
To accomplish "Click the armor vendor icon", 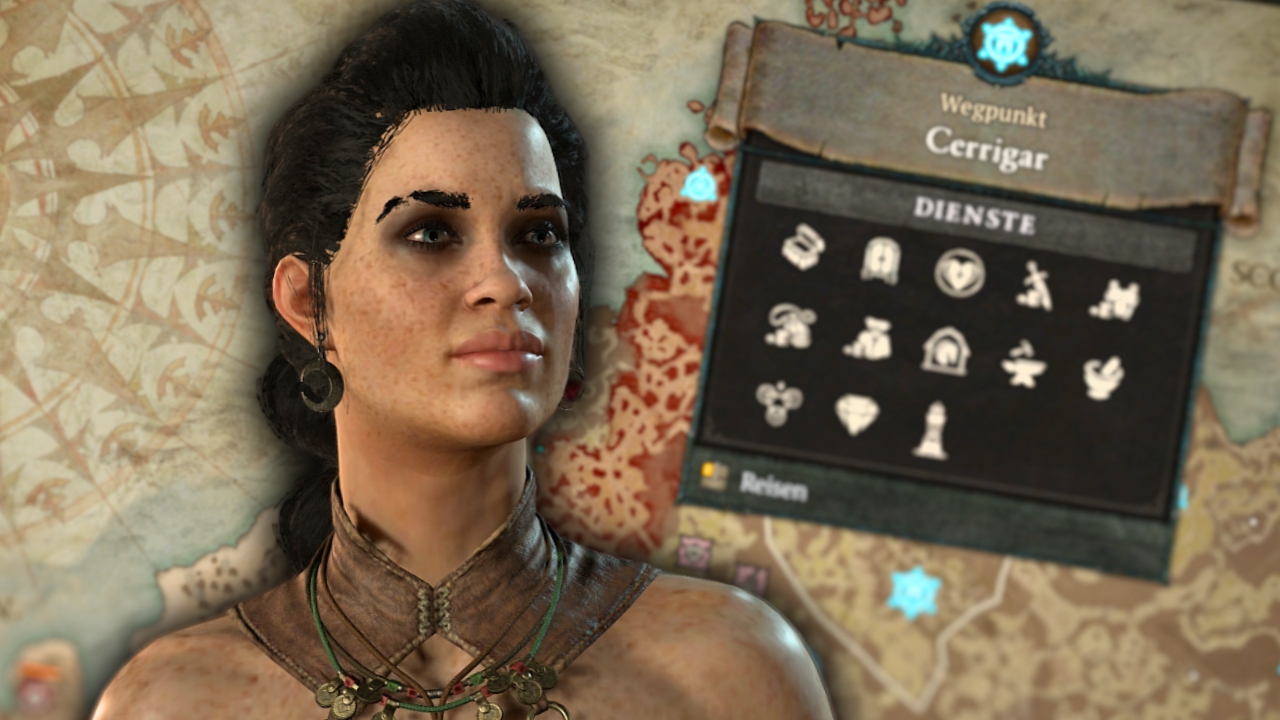I will (x=1114, y=299).
